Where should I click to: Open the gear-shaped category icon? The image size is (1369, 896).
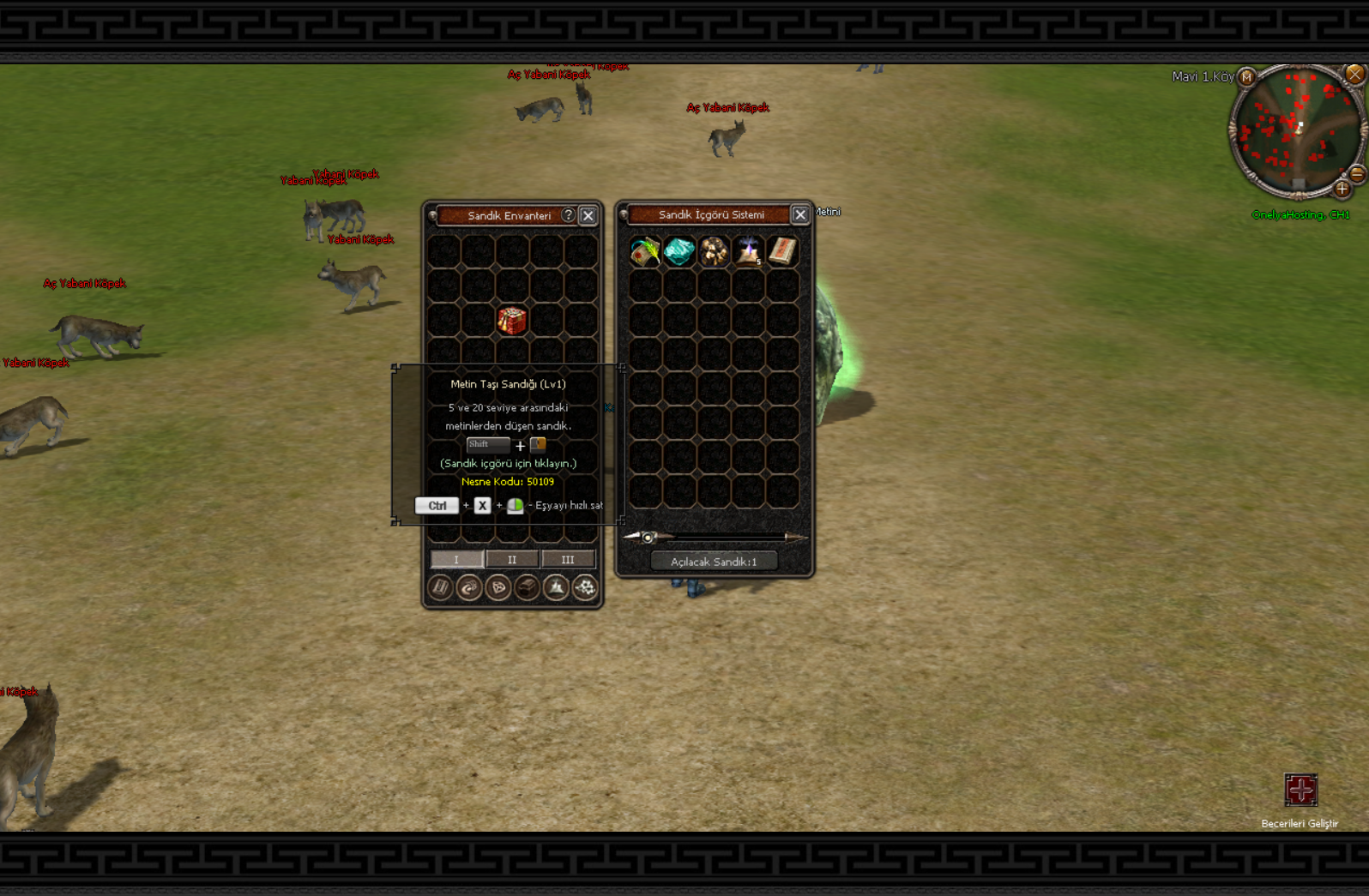[x=585, y=587]
